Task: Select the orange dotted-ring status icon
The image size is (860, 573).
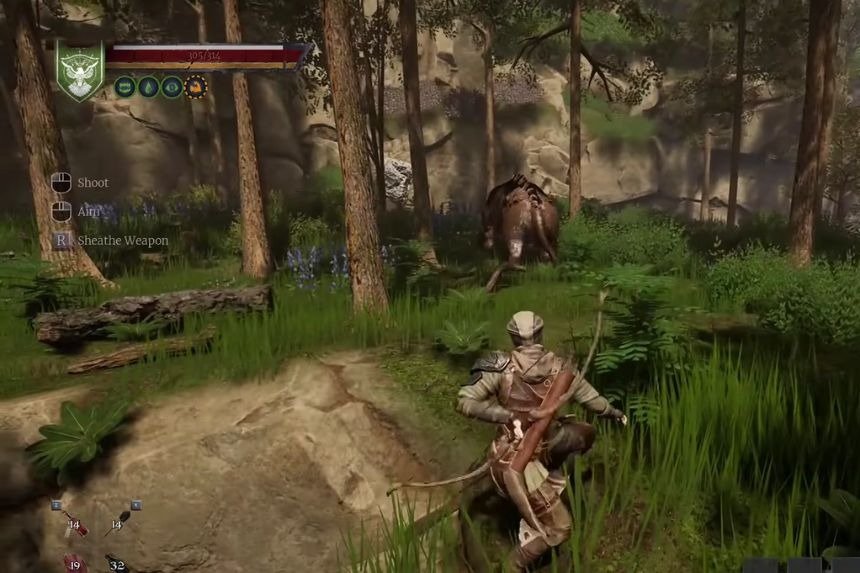Action: tap(196, 87)
